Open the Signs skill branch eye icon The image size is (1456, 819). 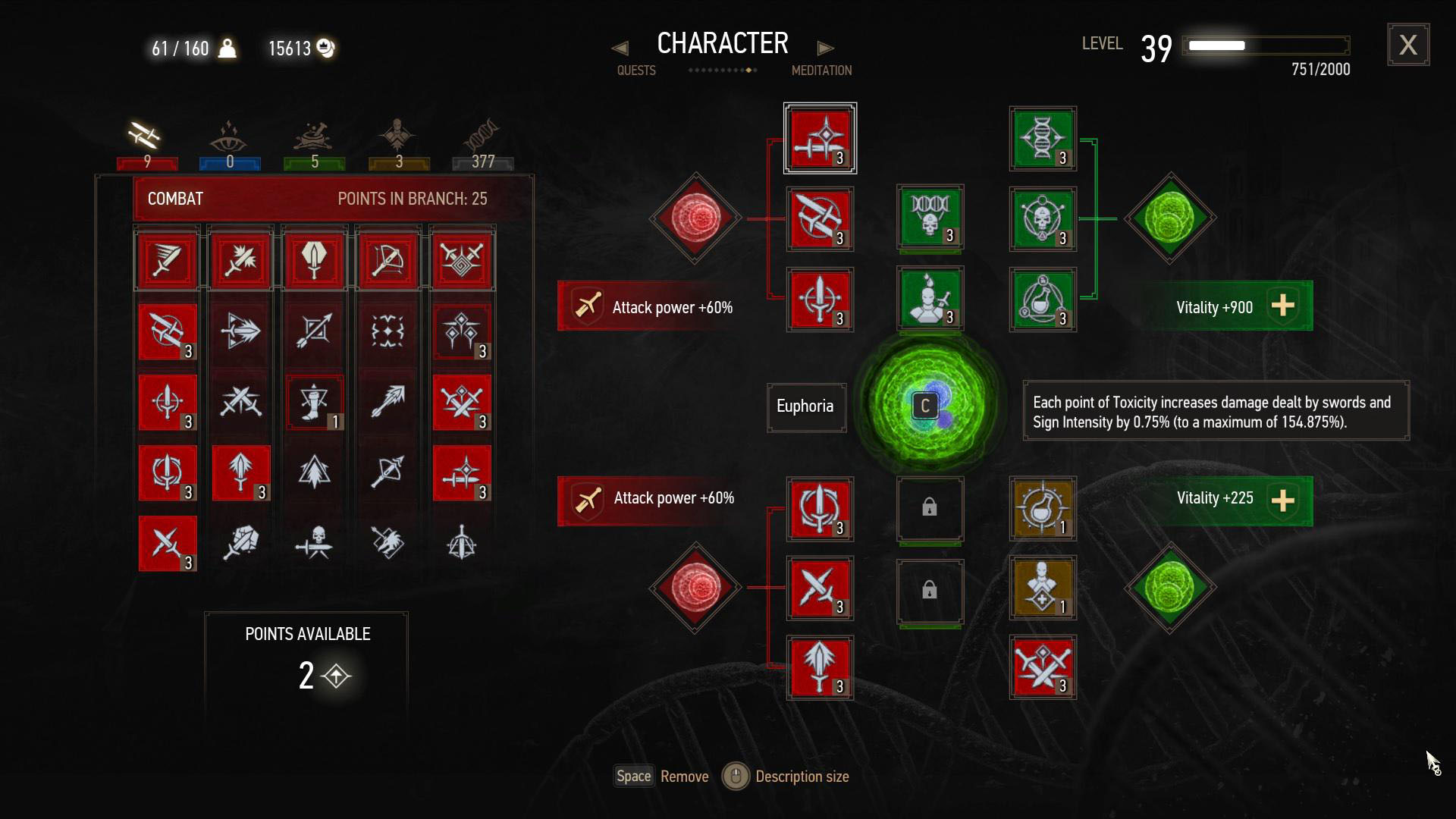point(230,136)
